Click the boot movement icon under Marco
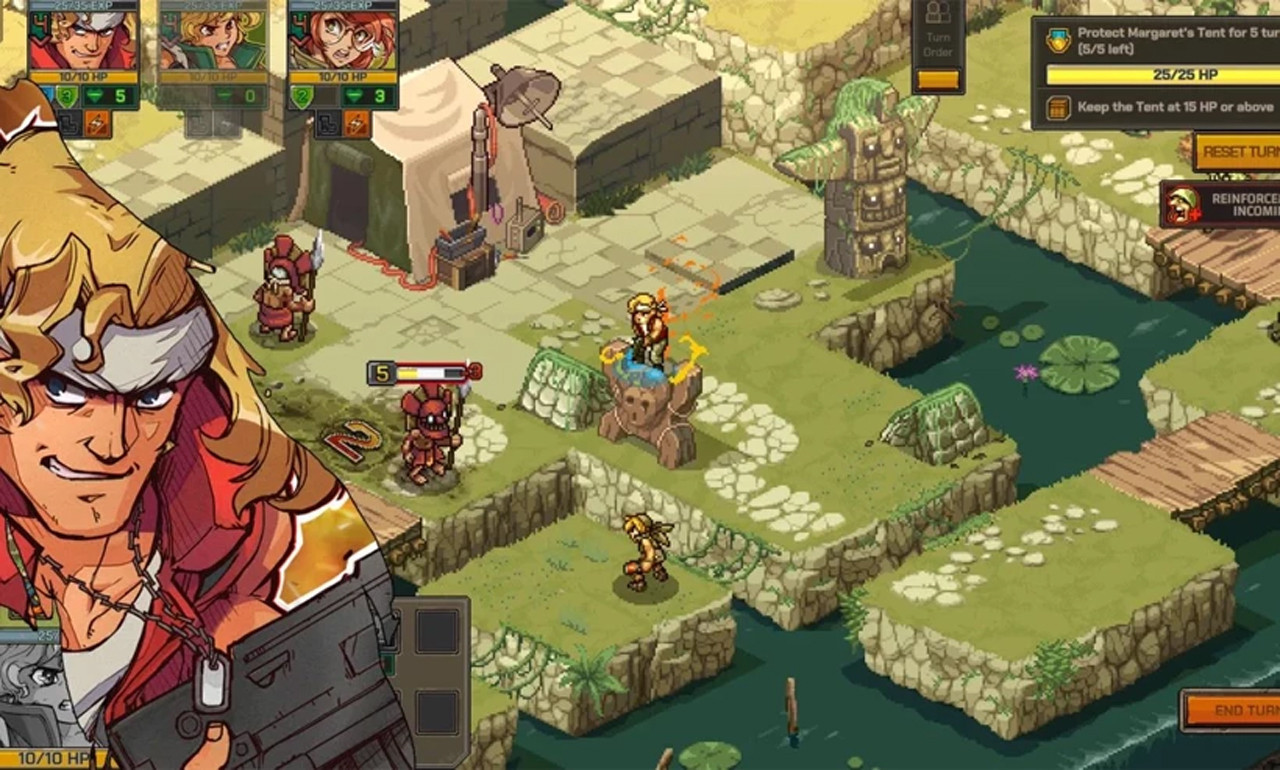Image resolution: width=1280 pixels, height=770 pixels. pyautogui.click(x=69, y=124)
